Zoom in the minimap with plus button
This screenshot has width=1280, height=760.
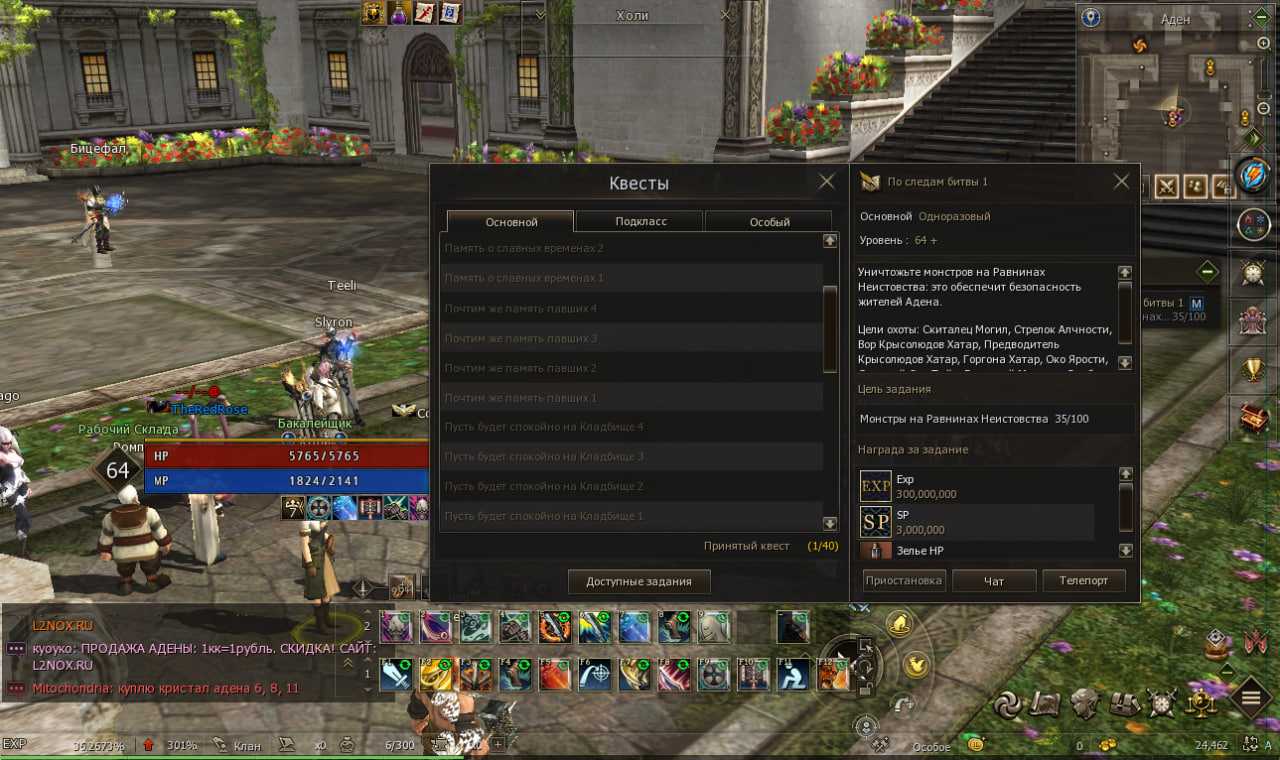click(x=1264, y=44)
